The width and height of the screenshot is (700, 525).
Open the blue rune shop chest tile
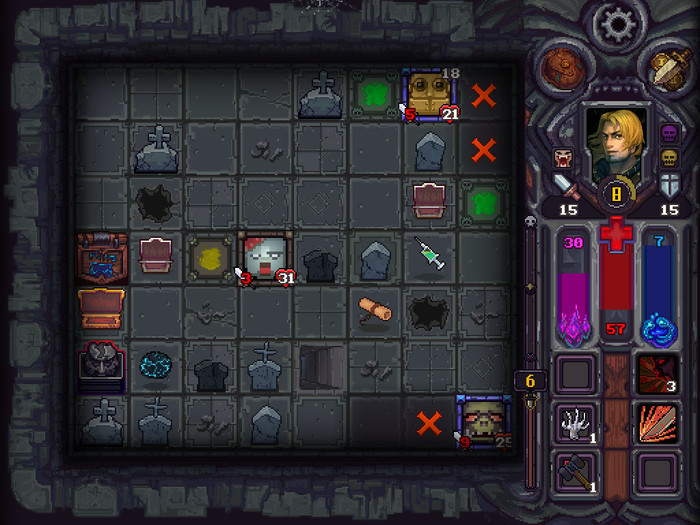point(102,256)
